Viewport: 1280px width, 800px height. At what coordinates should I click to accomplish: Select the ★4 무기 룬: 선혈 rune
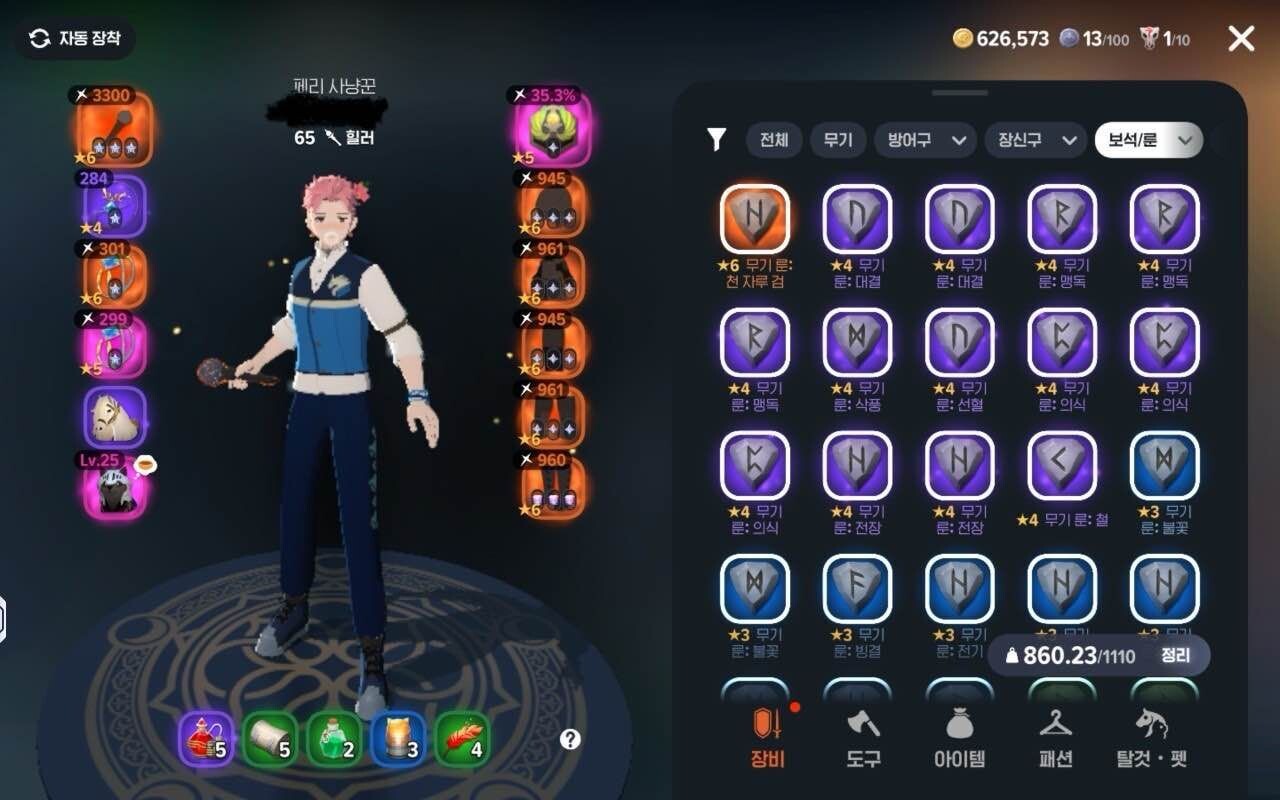960,342
